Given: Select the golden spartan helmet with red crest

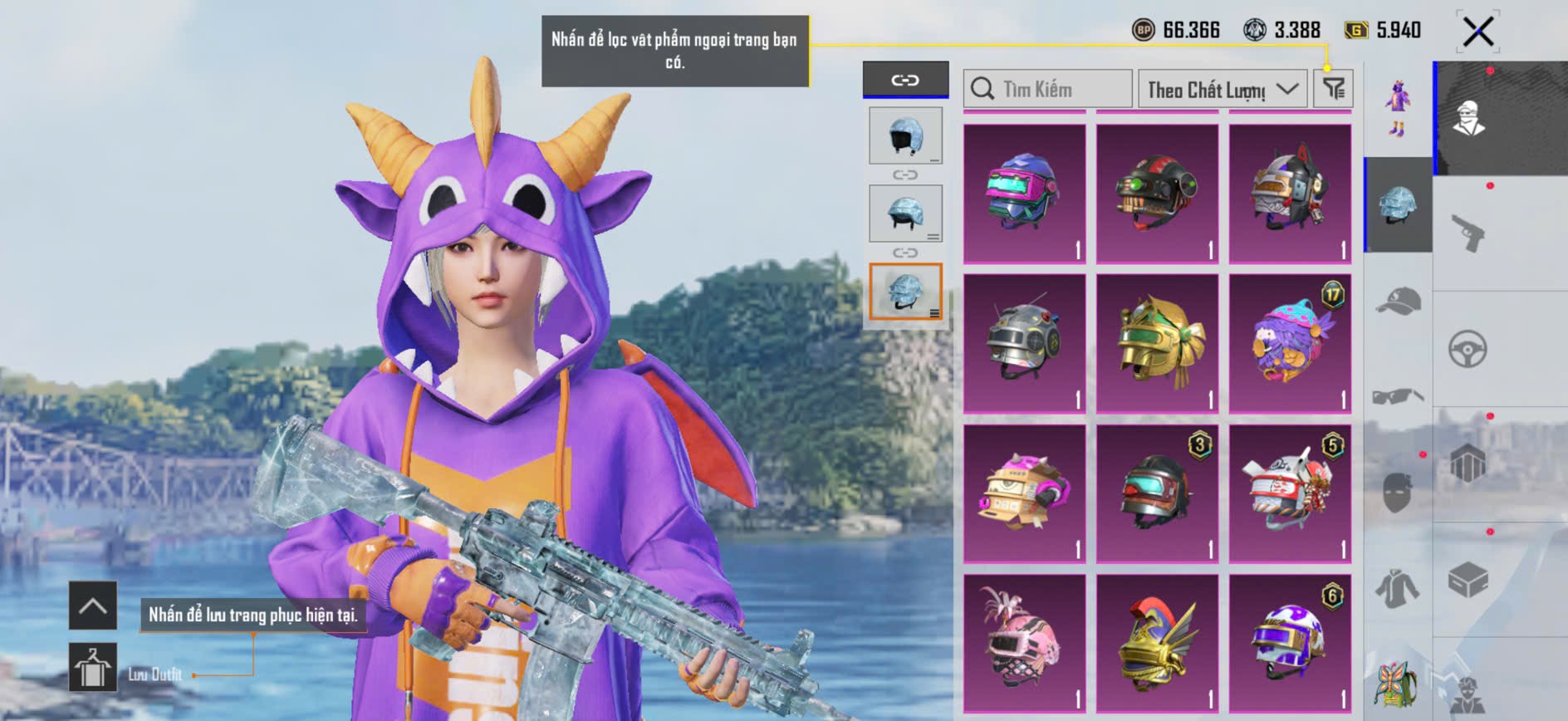Looking at the screenshot, I should click(1157, 643).
